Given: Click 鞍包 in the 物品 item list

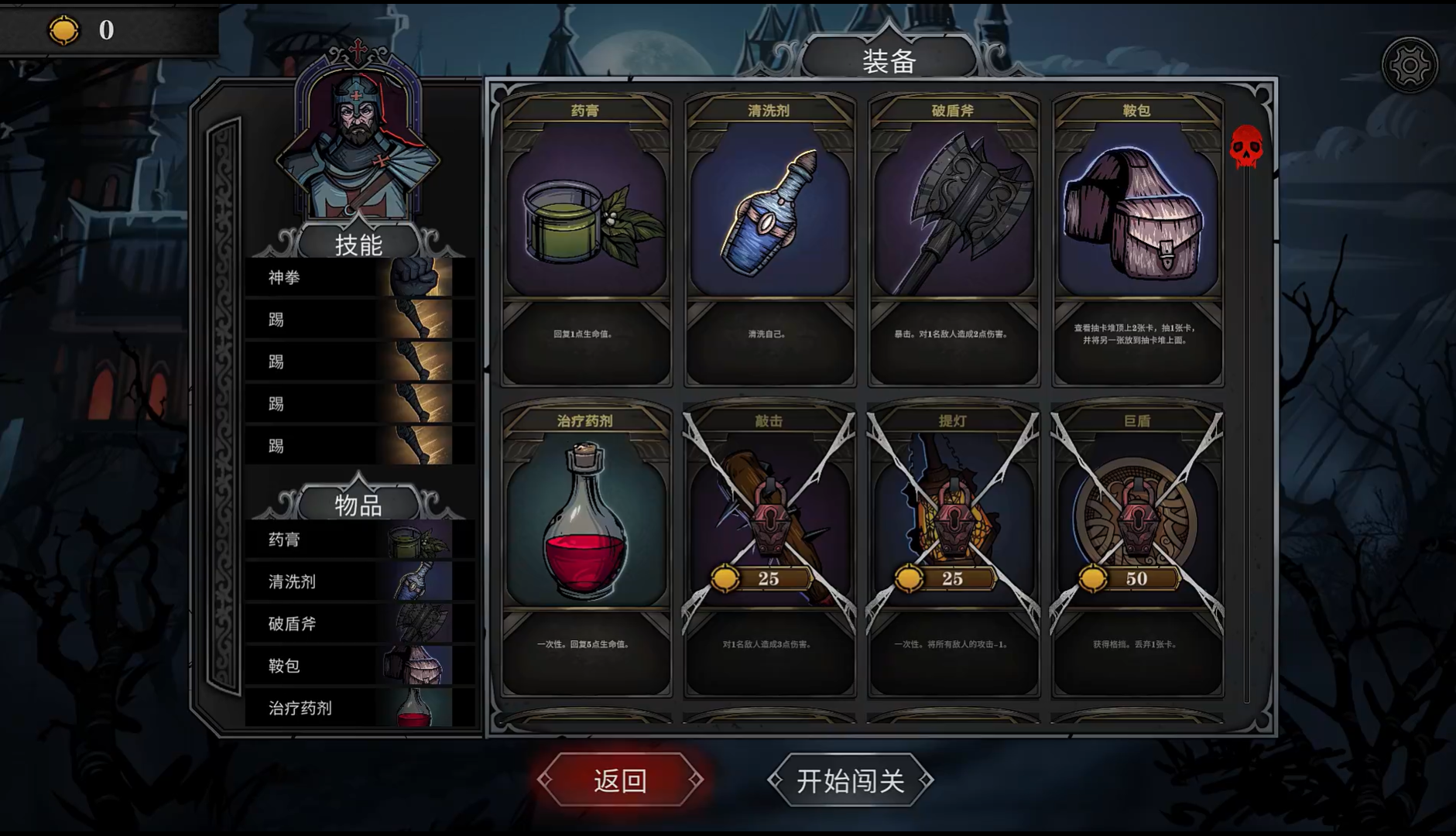Looking at the screenshot, I should 359,666.
